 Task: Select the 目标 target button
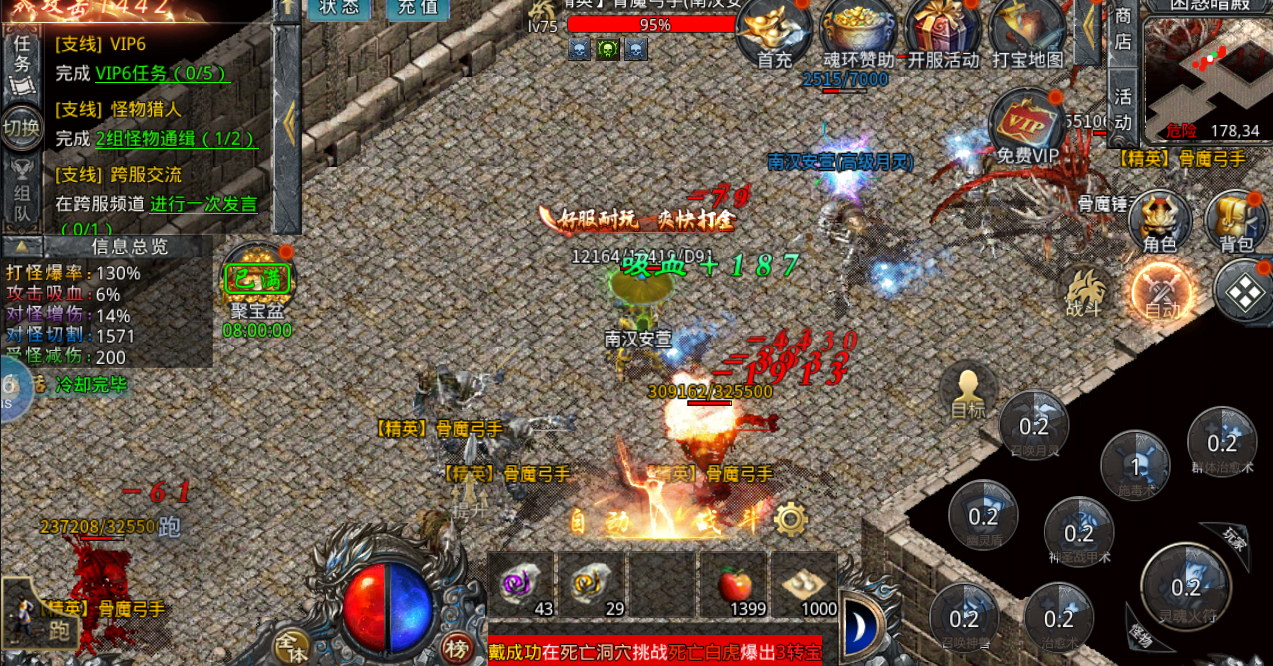click(x=967, y=391)
